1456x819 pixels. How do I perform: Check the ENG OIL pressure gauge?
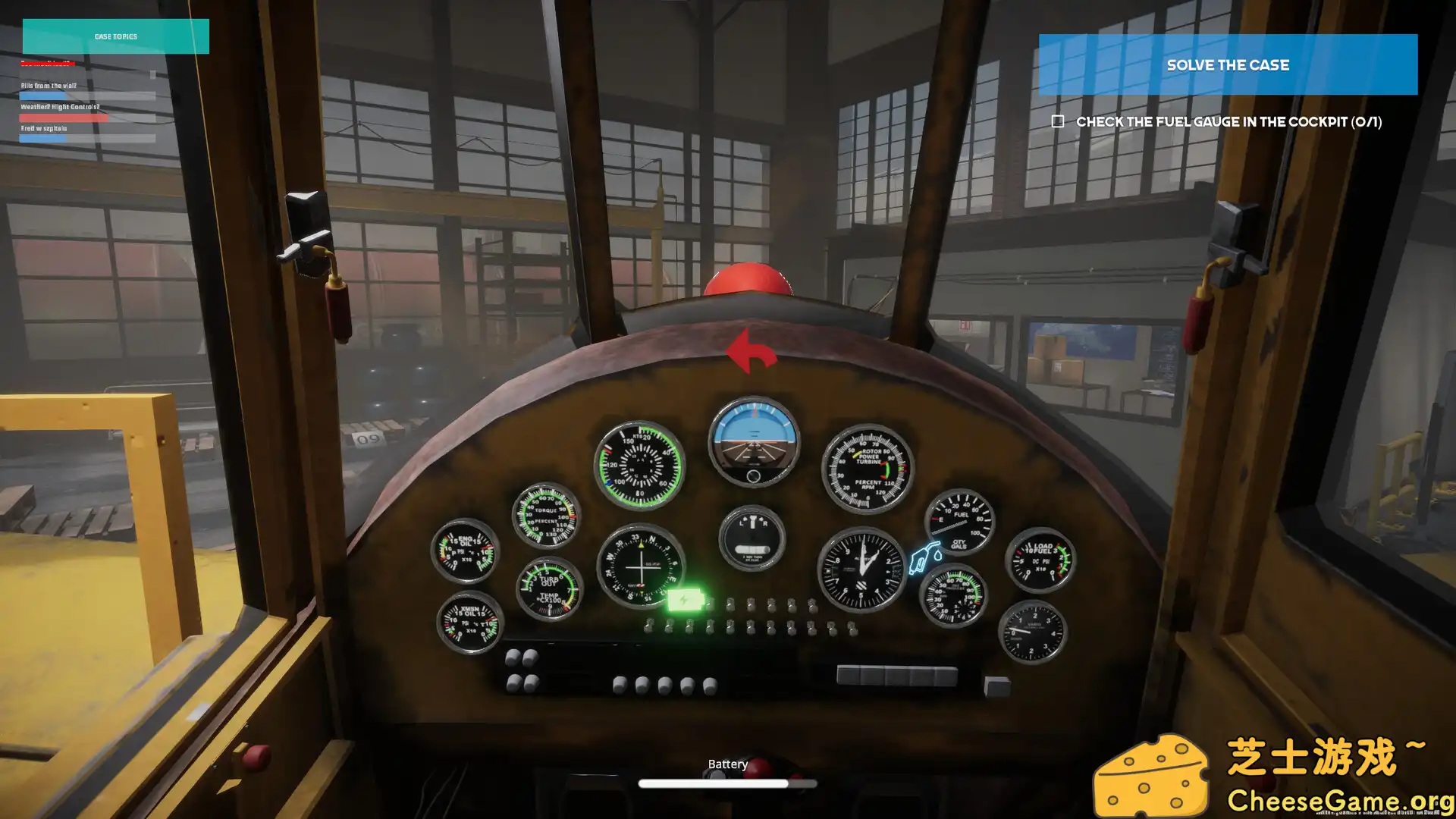coord(465,552)
